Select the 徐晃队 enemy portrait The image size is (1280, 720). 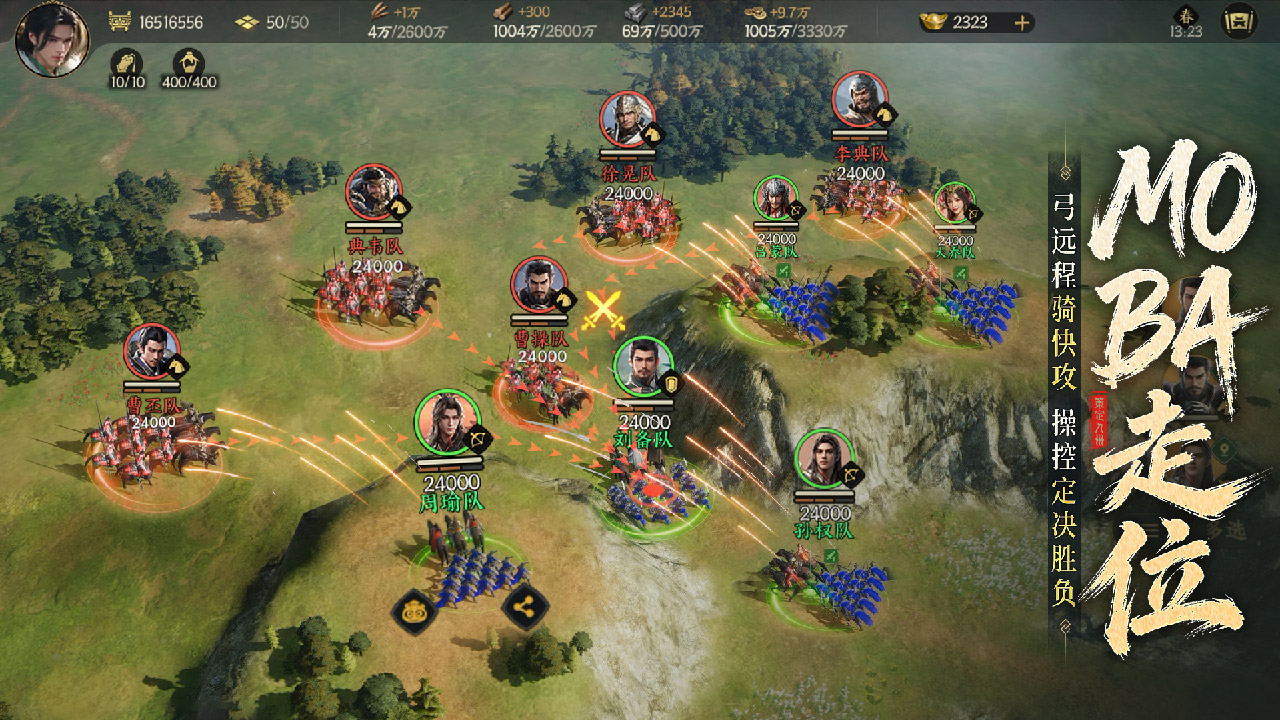[628, 120]
